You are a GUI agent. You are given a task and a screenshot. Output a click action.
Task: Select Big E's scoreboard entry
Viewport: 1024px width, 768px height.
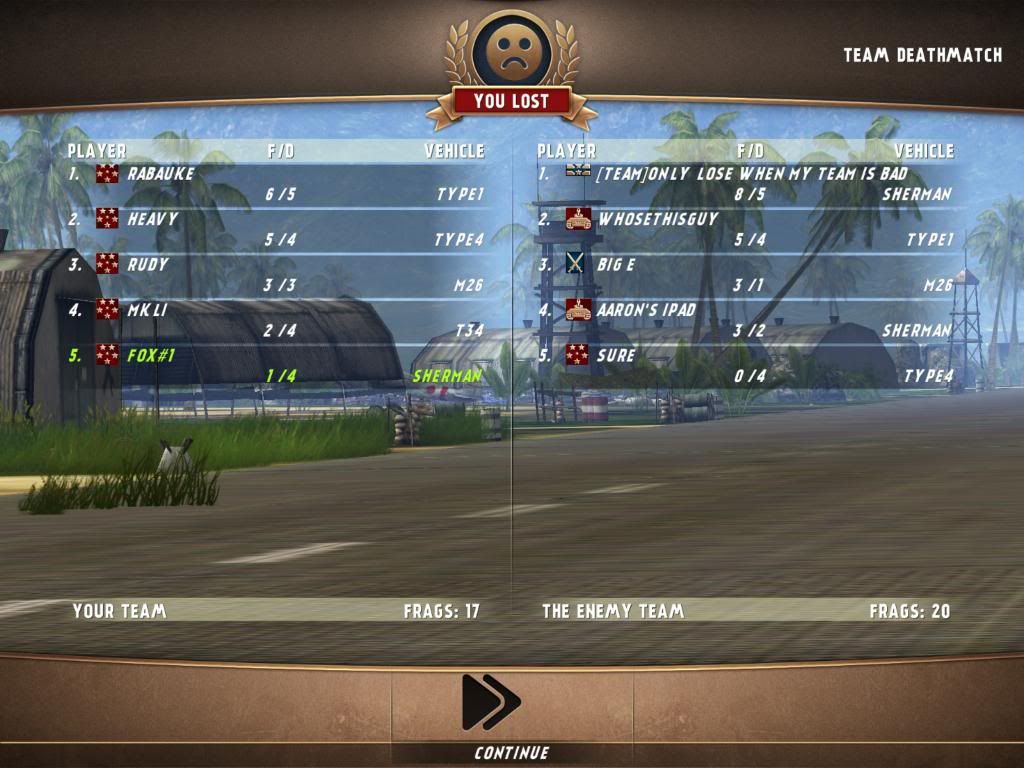(x=744, y=275)
